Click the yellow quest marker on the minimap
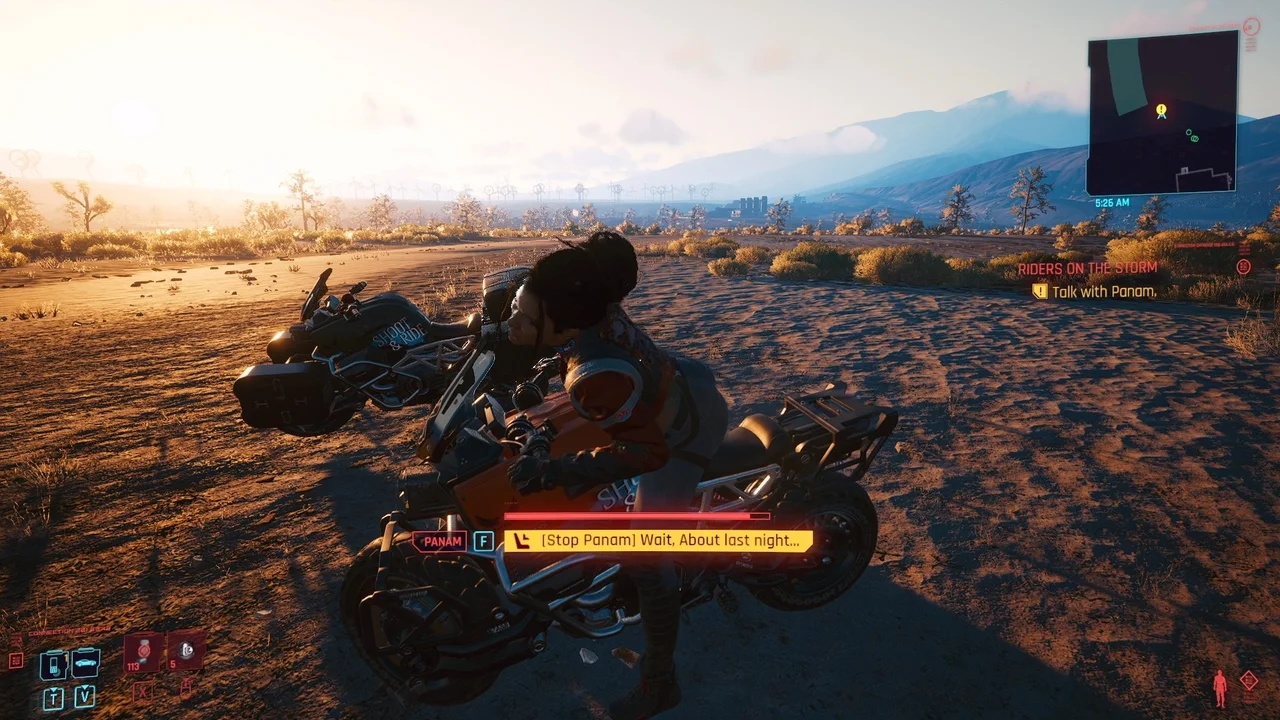The width and height of the screenshot is (1280, 720). pos(1160,110)
